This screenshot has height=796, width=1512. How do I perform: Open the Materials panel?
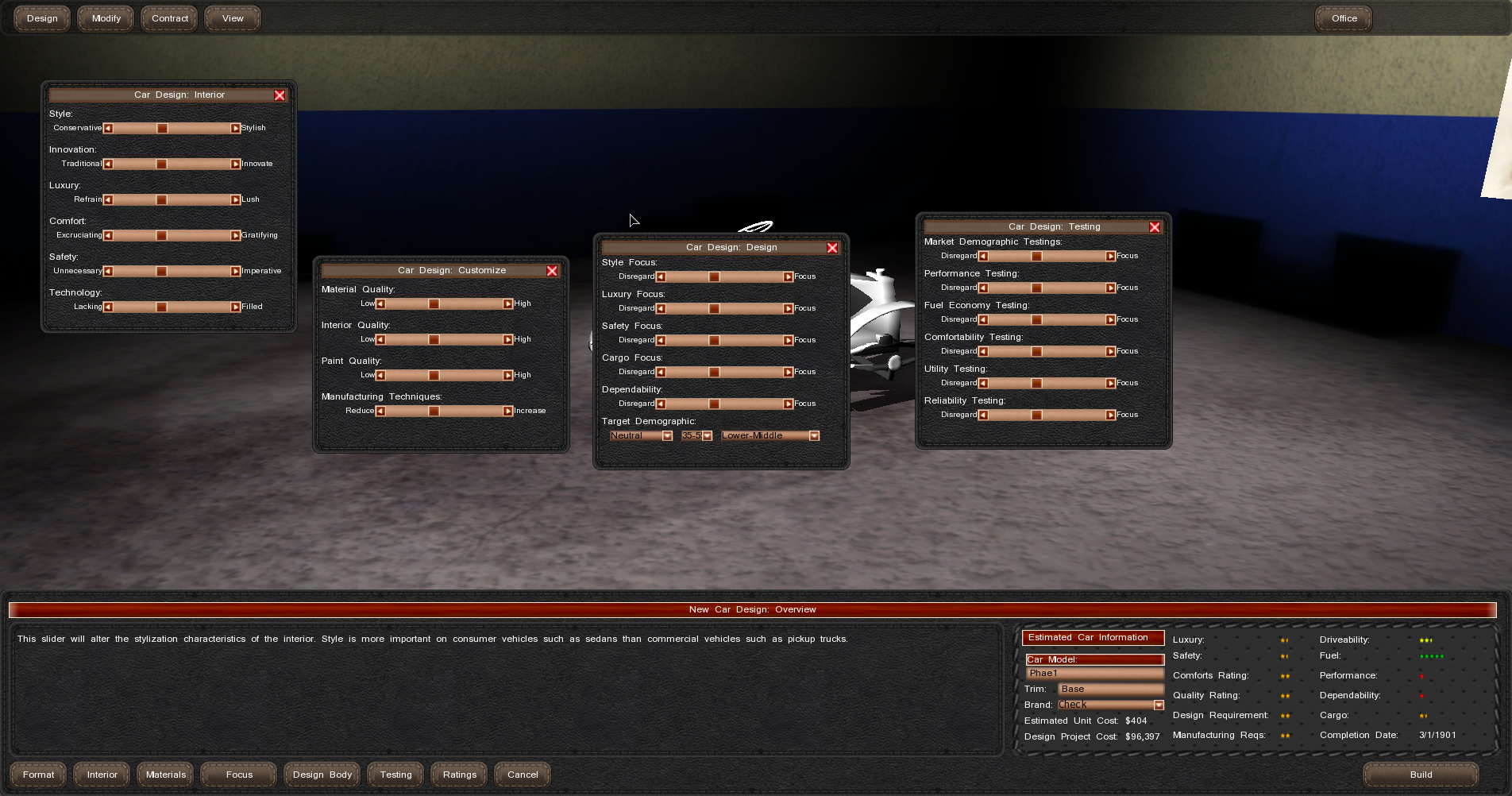pyautogui.click(x=165, y=775)
